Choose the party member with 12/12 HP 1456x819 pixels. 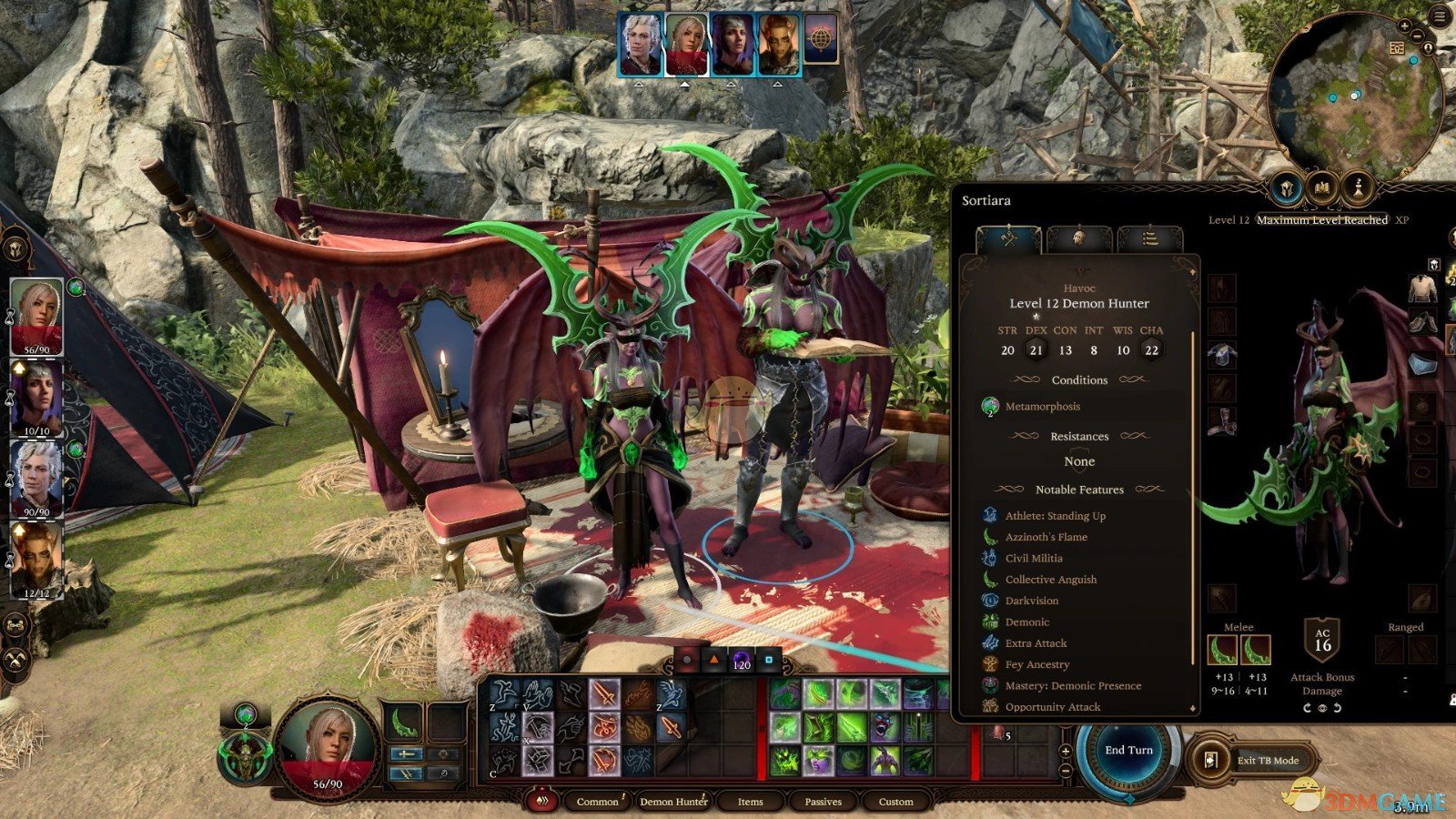[x=36, y=559]
